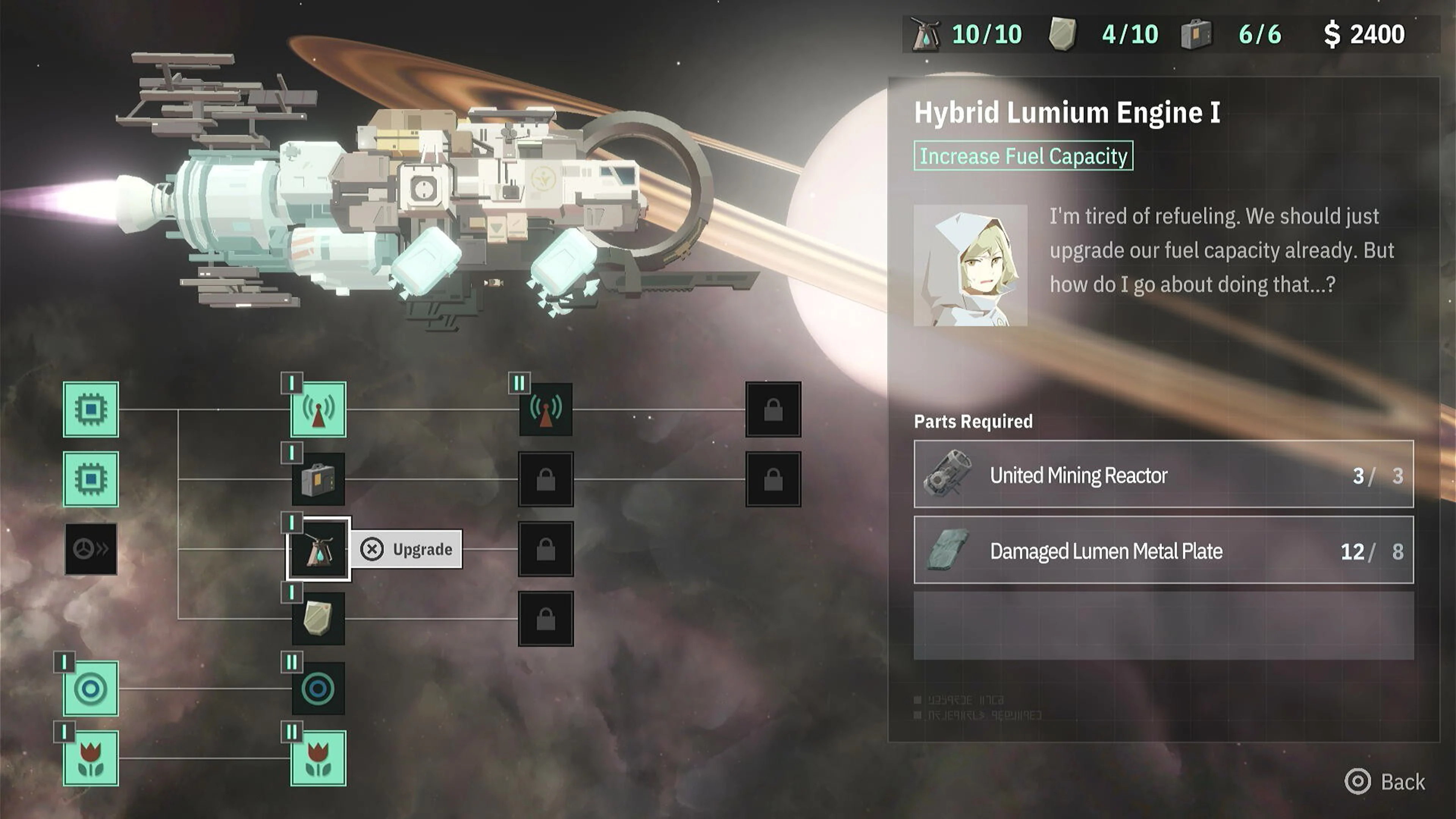
Task: Click the top chip processor upgrade node
Action: tap(91, 411)
